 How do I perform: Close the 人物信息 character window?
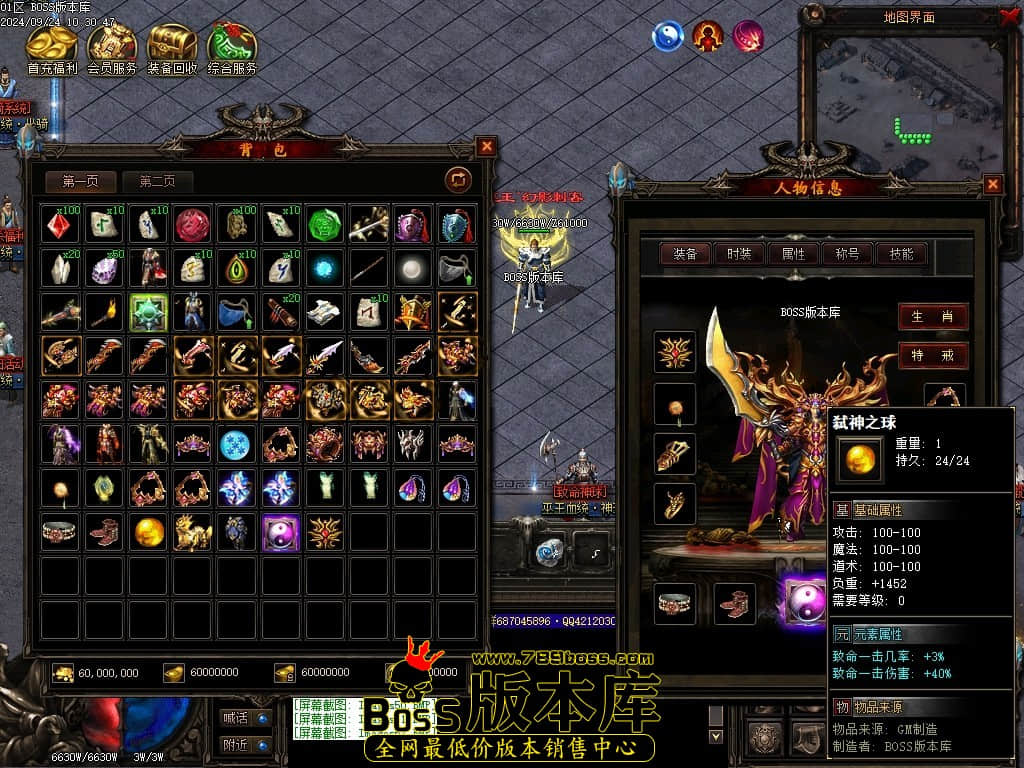[x=992, y=184]
